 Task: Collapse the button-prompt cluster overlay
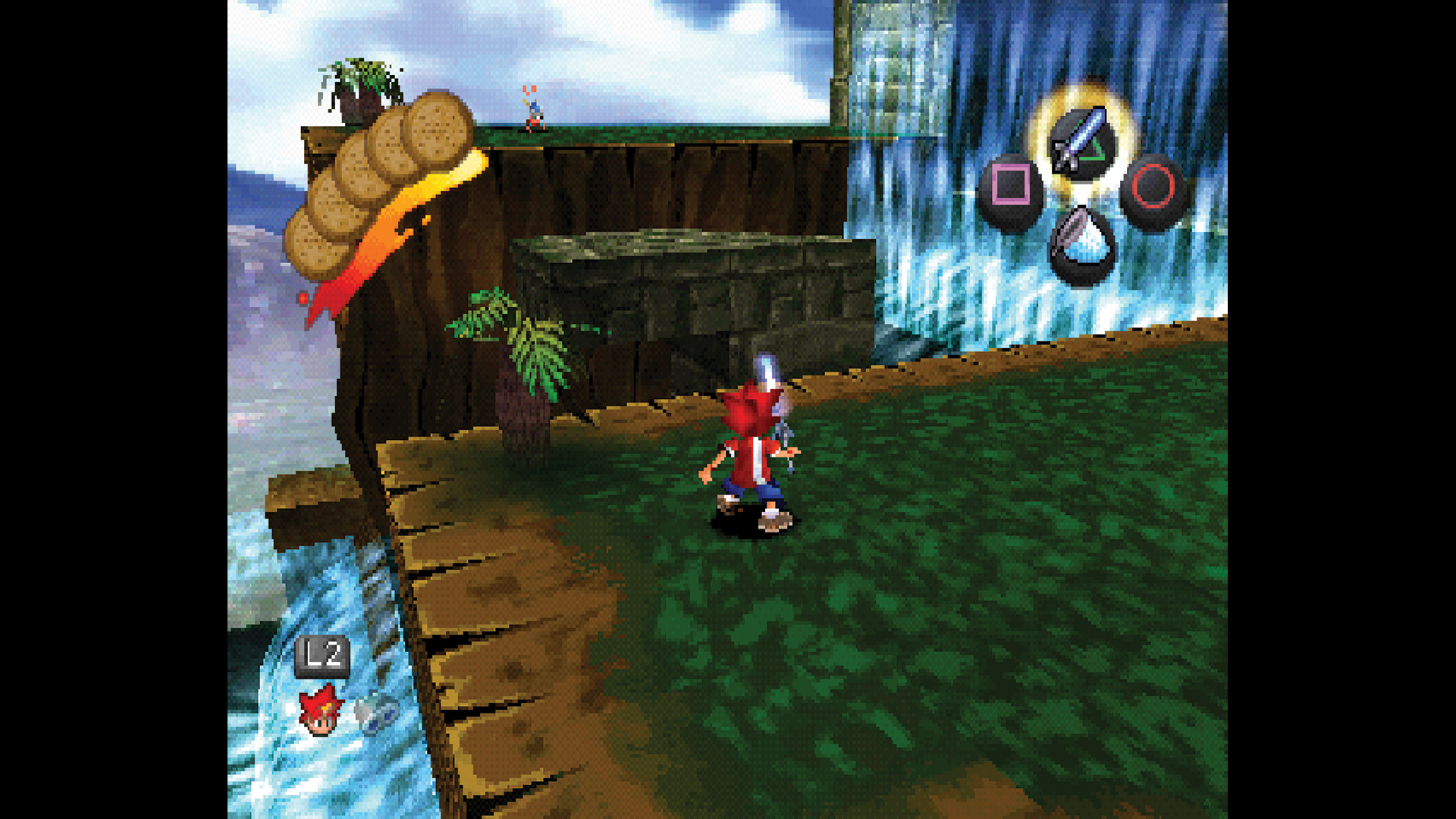pyautogui.click(x=1081, y=190)
